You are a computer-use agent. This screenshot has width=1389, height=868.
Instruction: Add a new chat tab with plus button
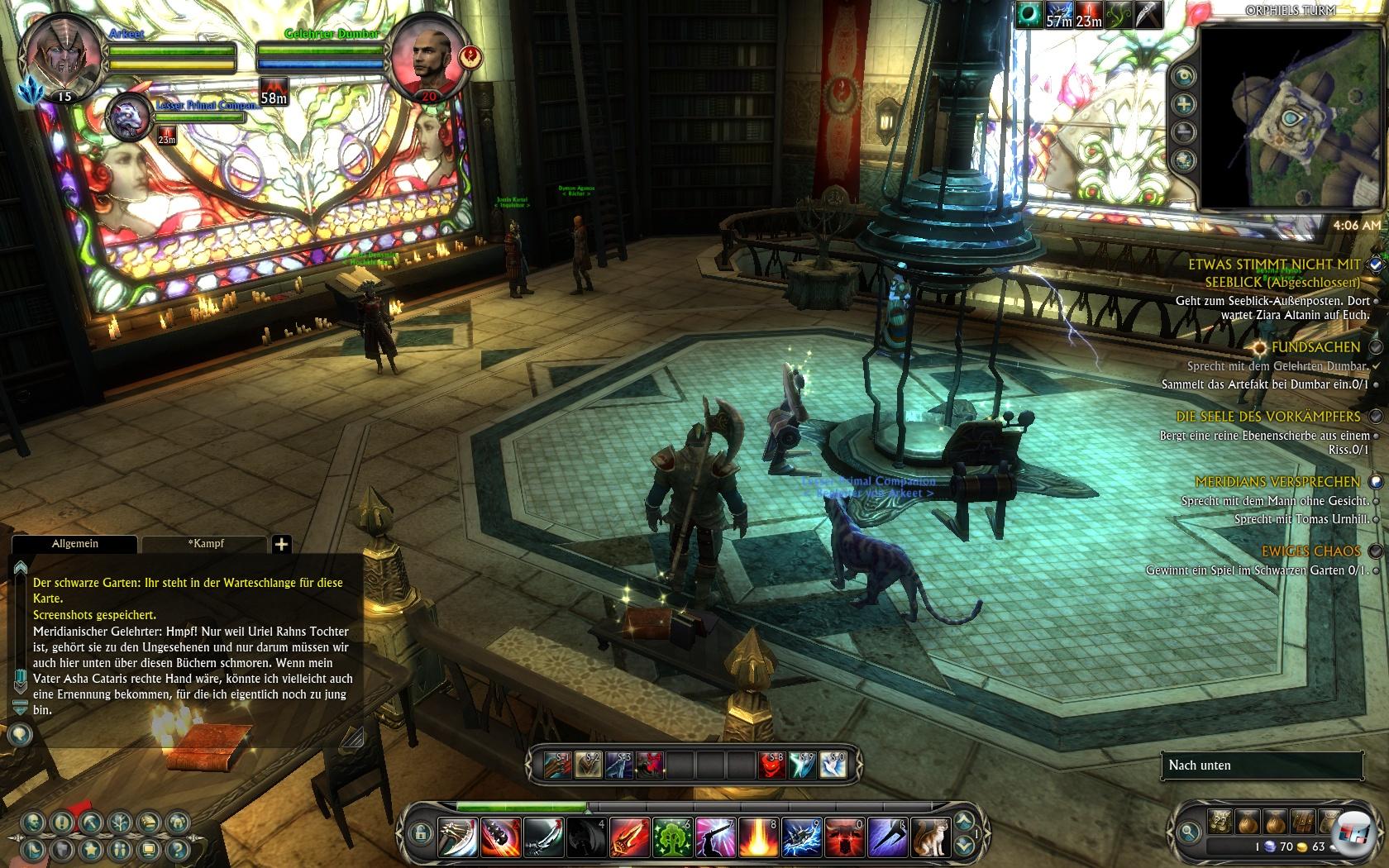click(x=281, y=544)
